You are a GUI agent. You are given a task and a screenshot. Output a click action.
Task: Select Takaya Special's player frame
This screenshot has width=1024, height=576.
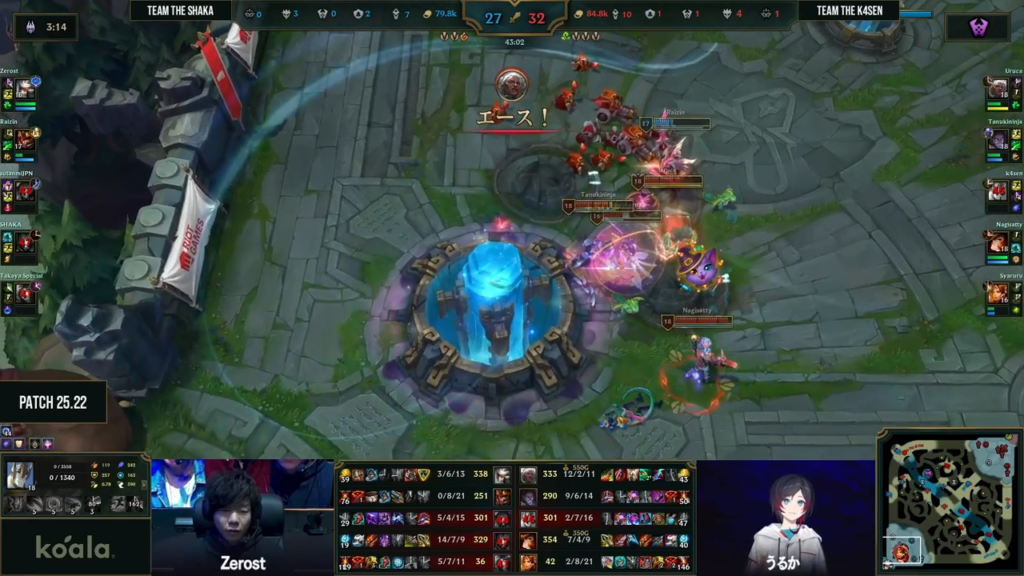tap(20, 291)
